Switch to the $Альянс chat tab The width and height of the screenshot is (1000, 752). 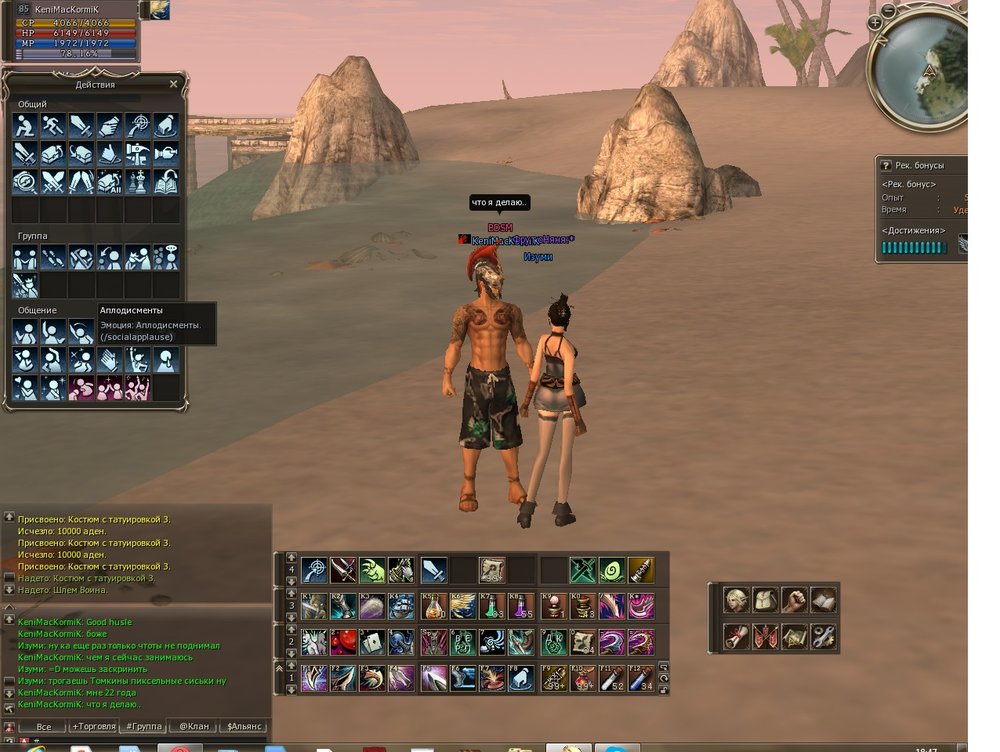pyautogui.click(x=244, y=727)
